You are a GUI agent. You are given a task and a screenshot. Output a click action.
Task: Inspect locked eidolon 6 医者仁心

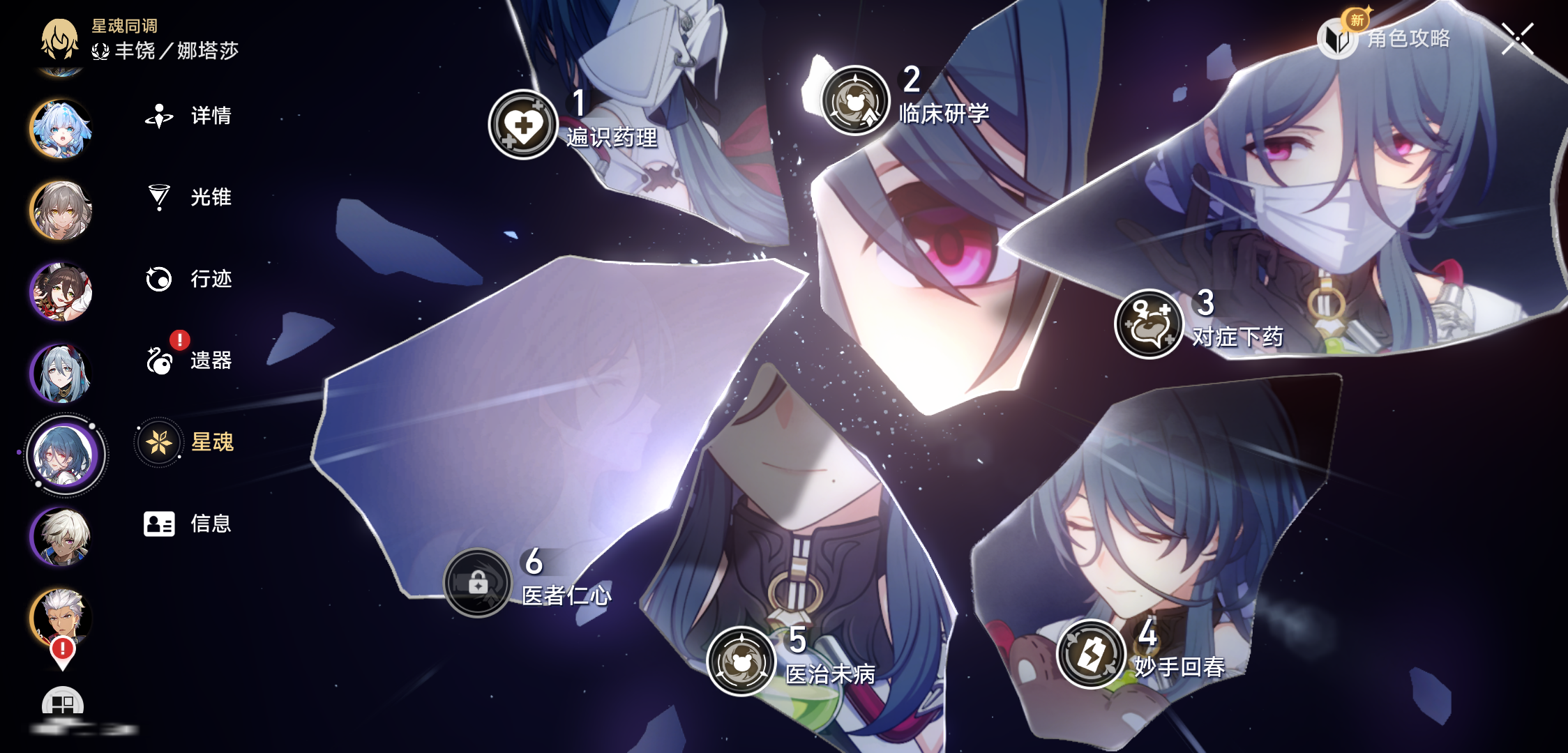pos(478,583)
